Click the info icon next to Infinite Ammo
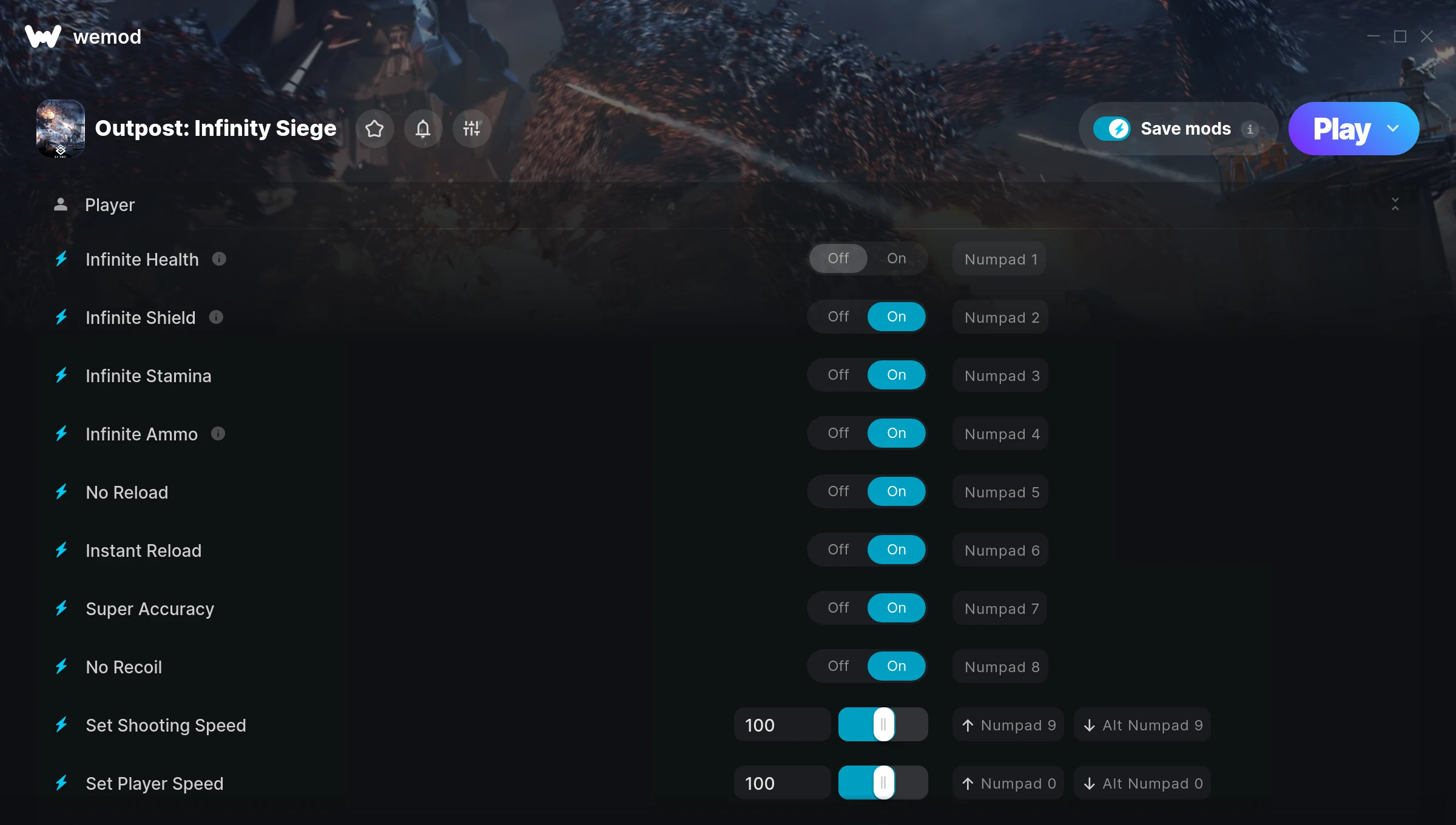 (x=218, y=434)
